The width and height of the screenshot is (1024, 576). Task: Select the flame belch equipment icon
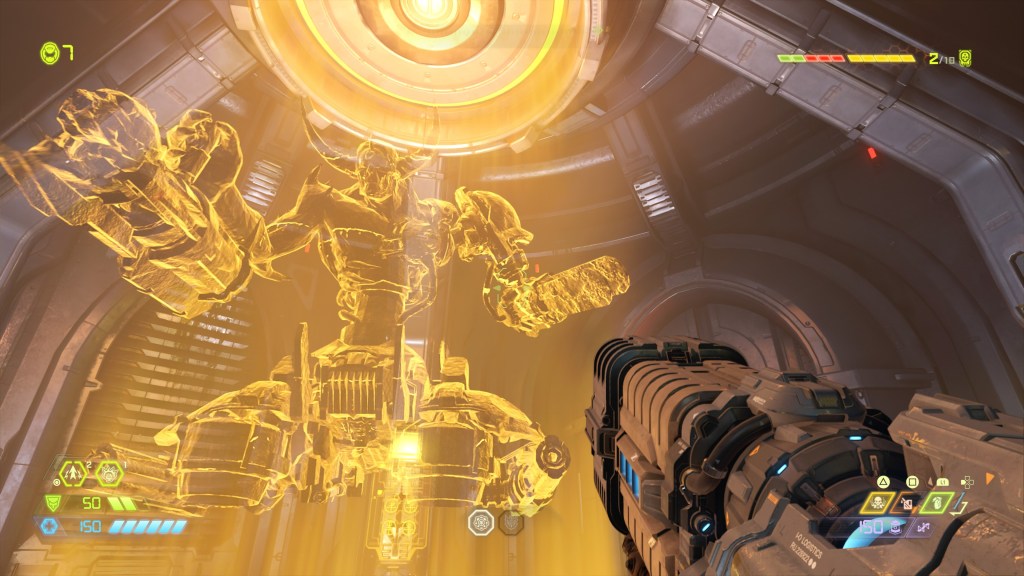click(110, 472)
